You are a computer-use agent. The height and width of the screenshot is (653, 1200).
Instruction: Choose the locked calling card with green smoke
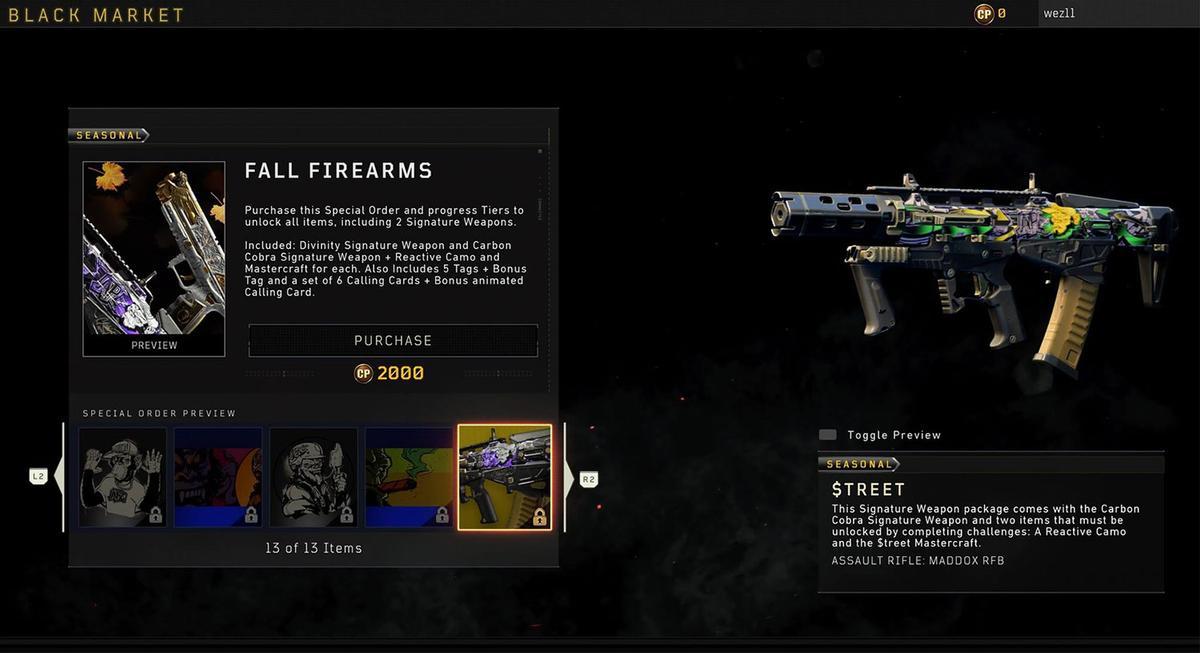tap(408, 478)
